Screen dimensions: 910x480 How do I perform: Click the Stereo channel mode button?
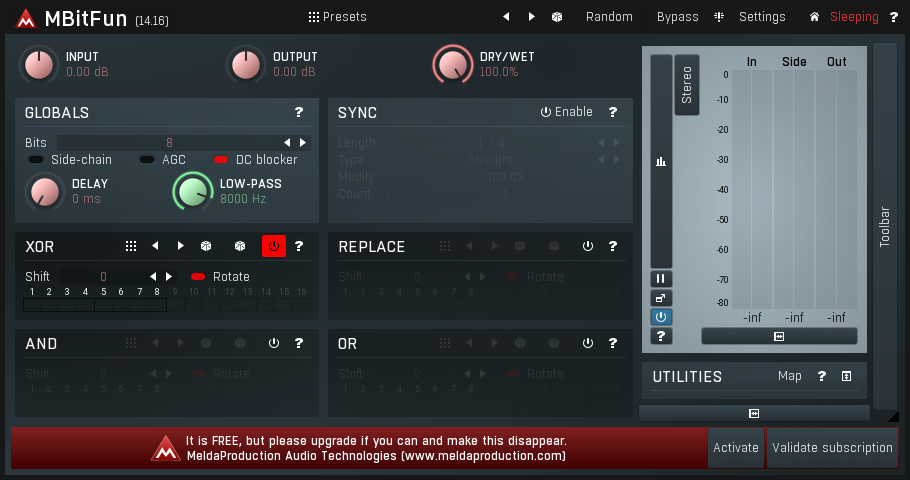point(687,85)
